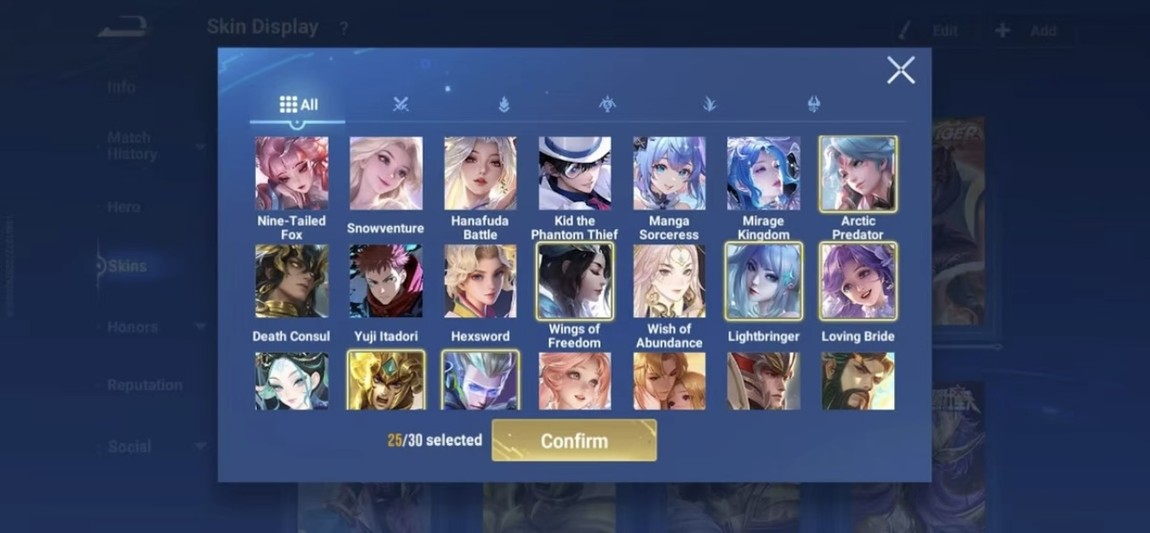Viewport: 1150px width, 533px height.
Task: Close the skin selection popup
Action: pos(900,70)
